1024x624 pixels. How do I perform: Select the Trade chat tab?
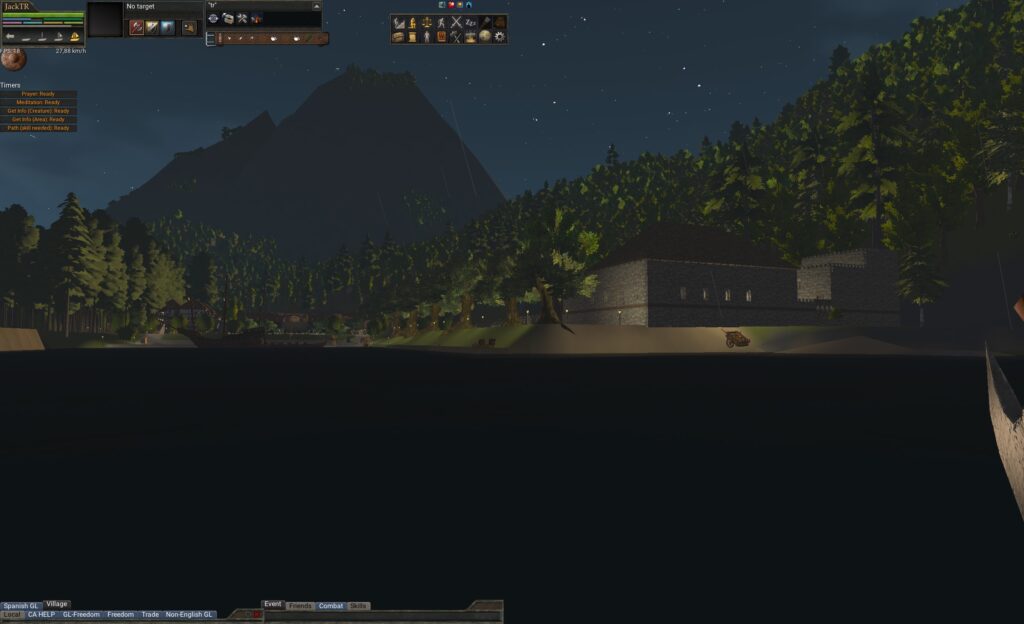[150, 614]
